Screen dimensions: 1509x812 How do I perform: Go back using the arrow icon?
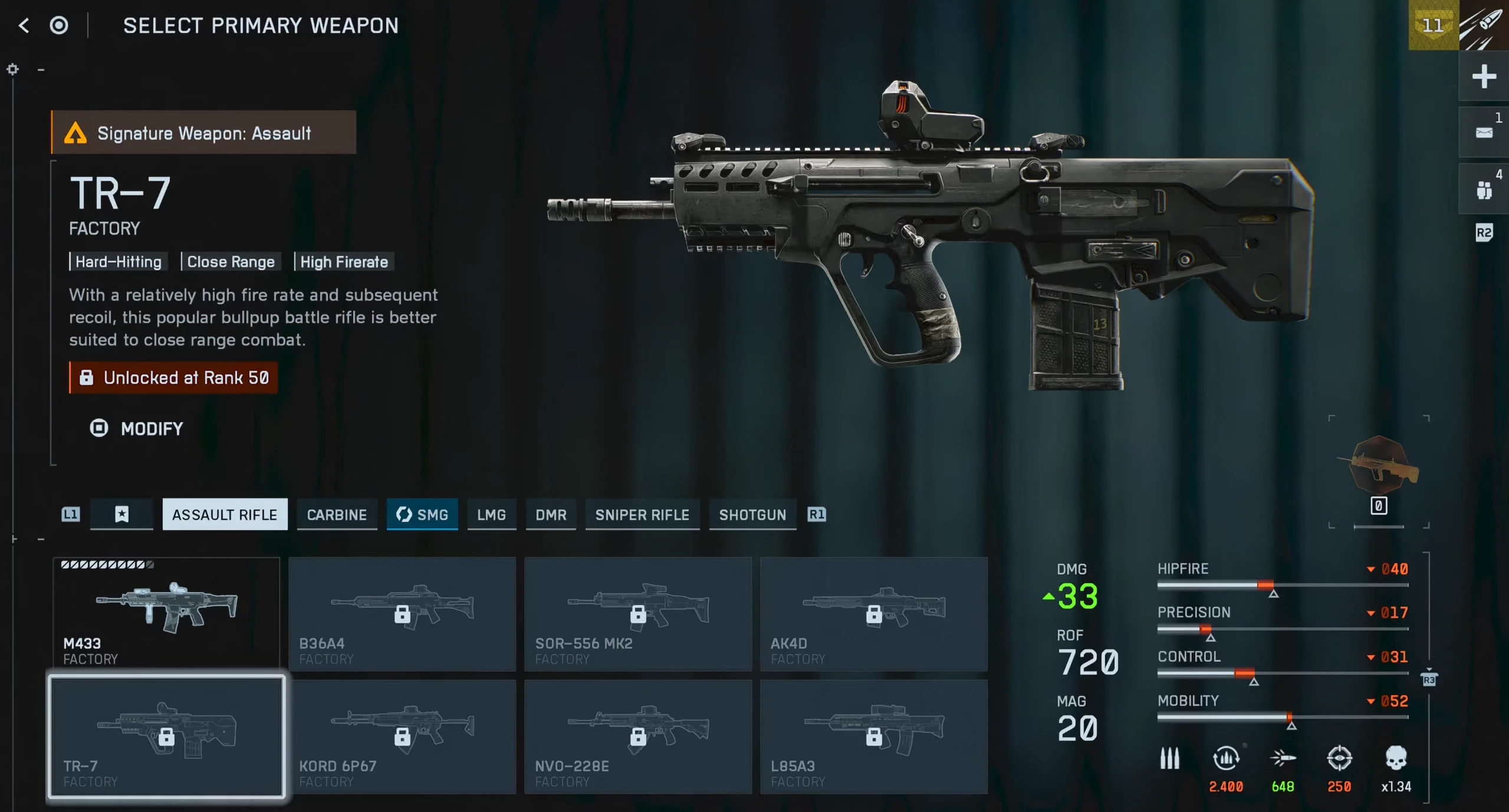pyautogui.click(x=24, y=25)
